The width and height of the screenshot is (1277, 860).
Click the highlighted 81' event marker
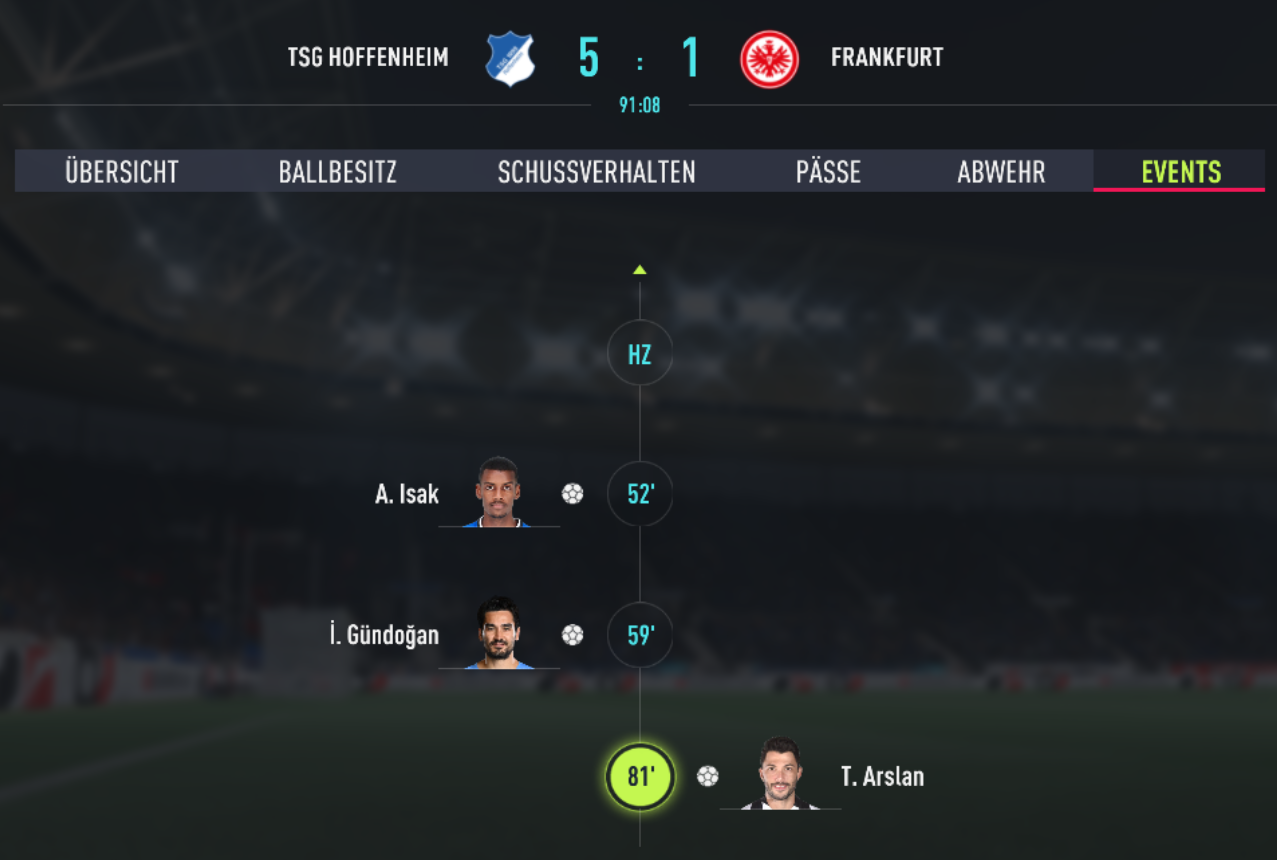point(640,777)
